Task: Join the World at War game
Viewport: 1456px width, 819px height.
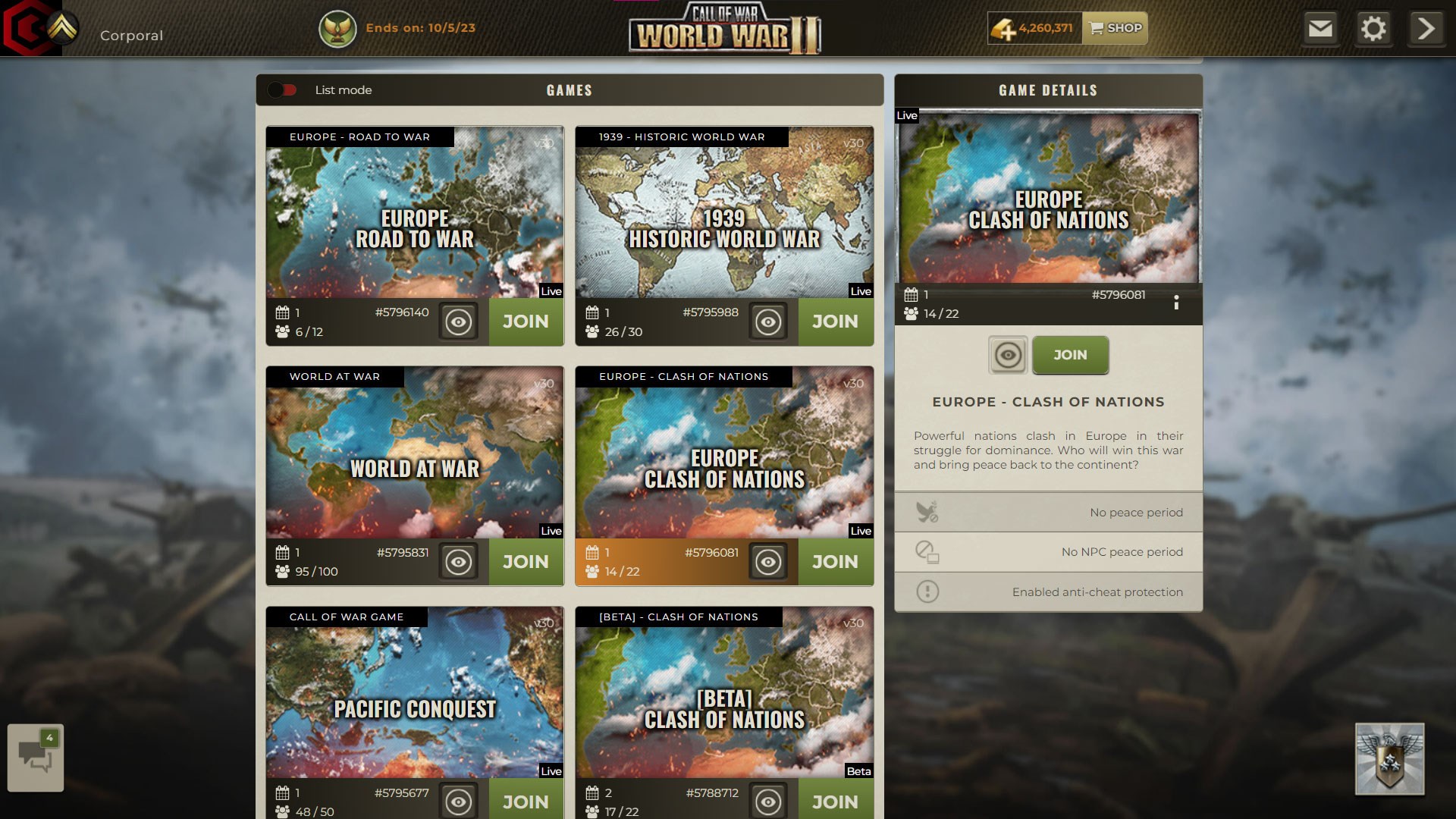Action: pyautogui.click(x=526, y=561)
